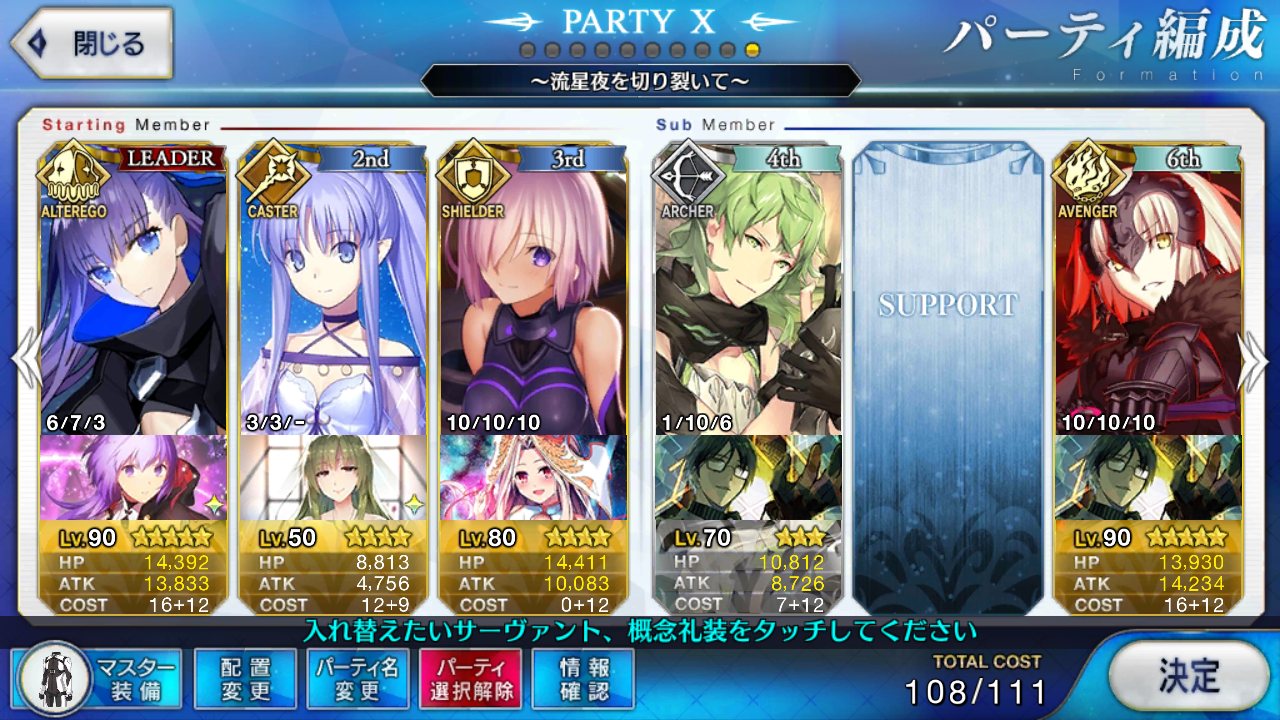The width and height of the screenshot is (1280, 720).
Task: Rename party via パーティ名変更
Action: [357, 679]
